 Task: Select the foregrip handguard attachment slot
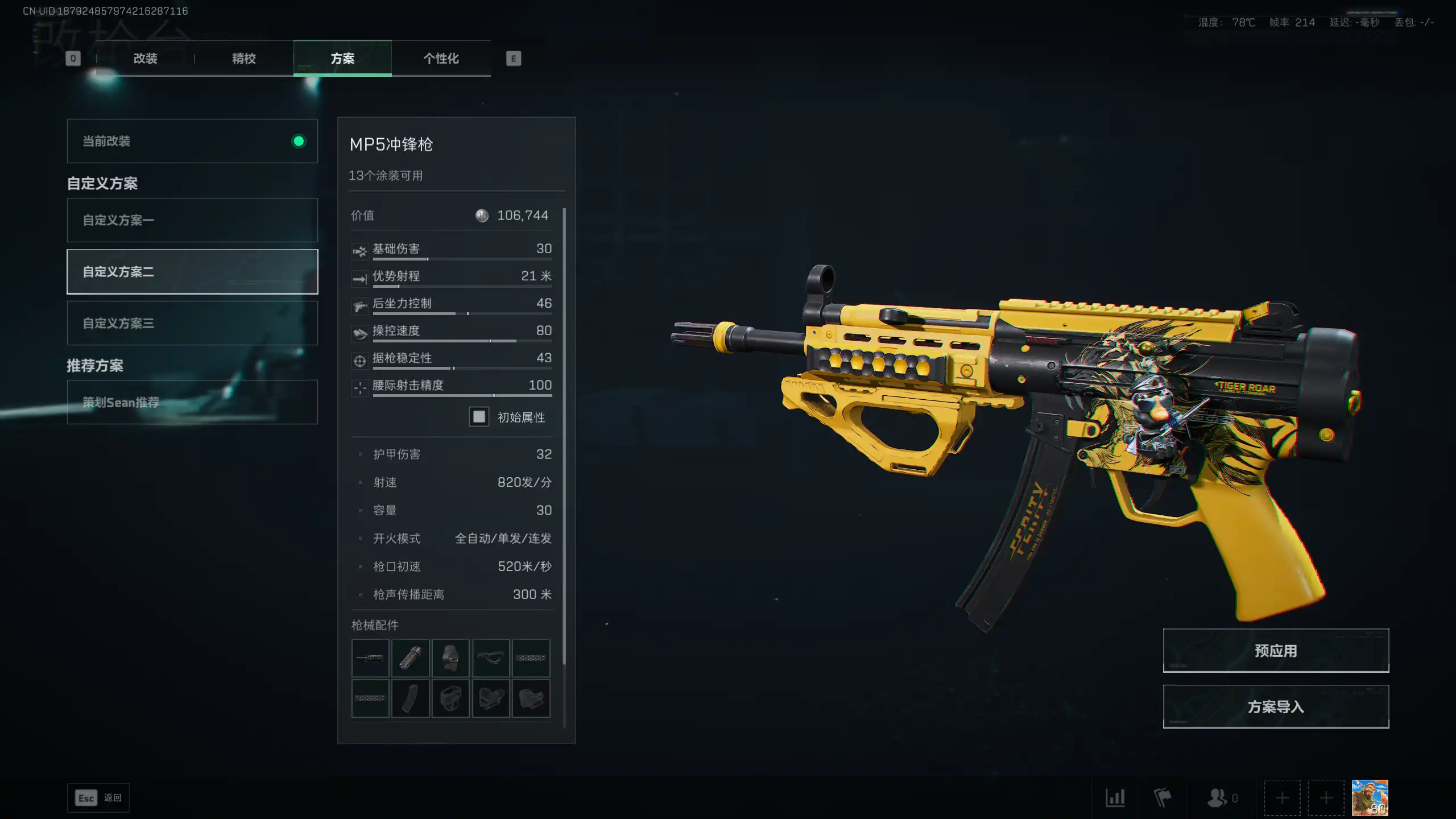[x=491, y=658]
